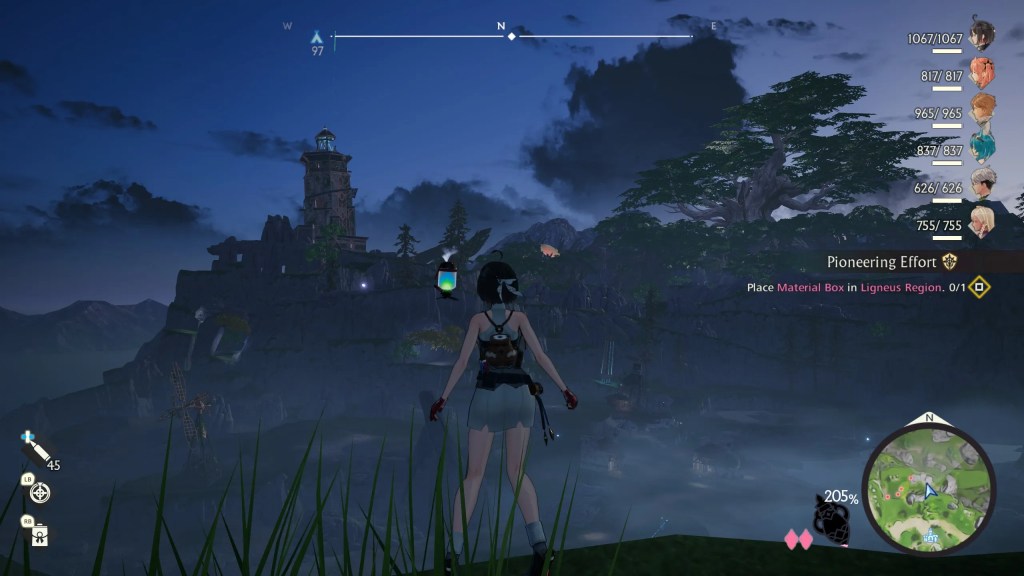Viewport: 1024px width, 576px height.
Task: Pick the teal-haired party member portrait
Action: pos(982,146)
